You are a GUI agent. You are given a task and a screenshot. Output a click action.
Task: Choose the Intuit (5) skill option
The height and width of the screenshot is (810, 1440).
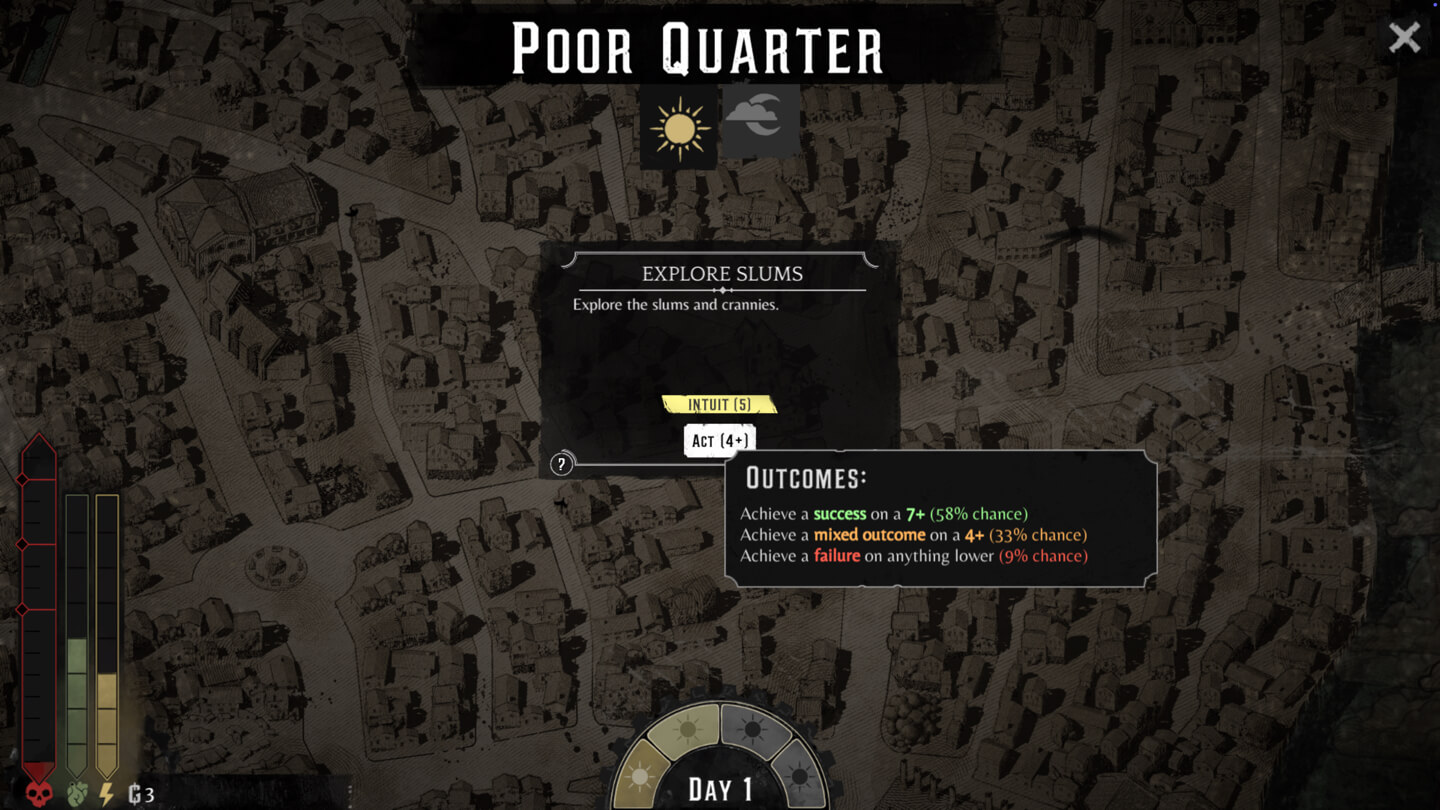tap(719, 404)
